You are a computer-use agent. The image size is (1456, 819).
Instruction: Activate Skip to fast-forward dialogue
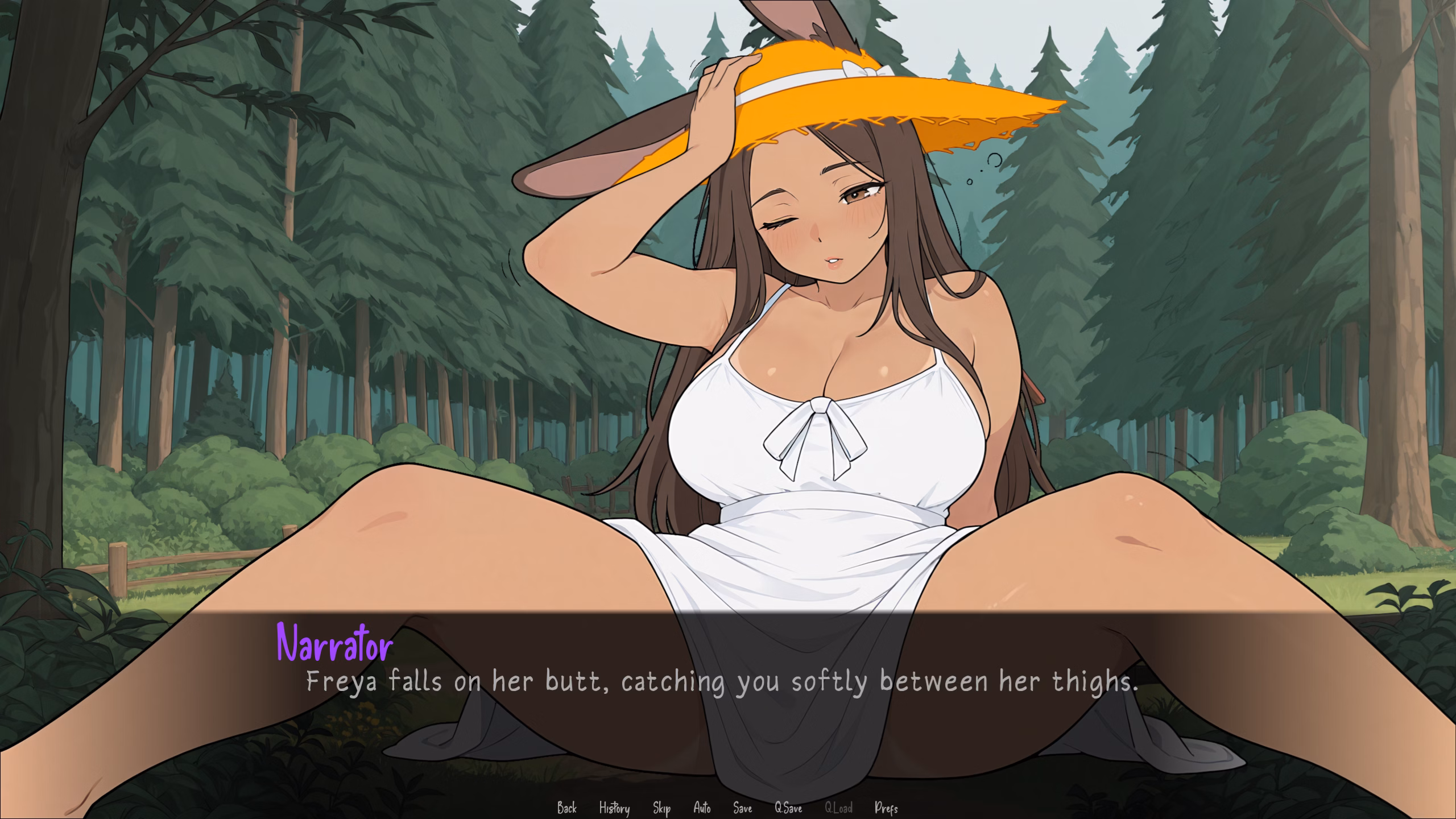pos(661,808)
